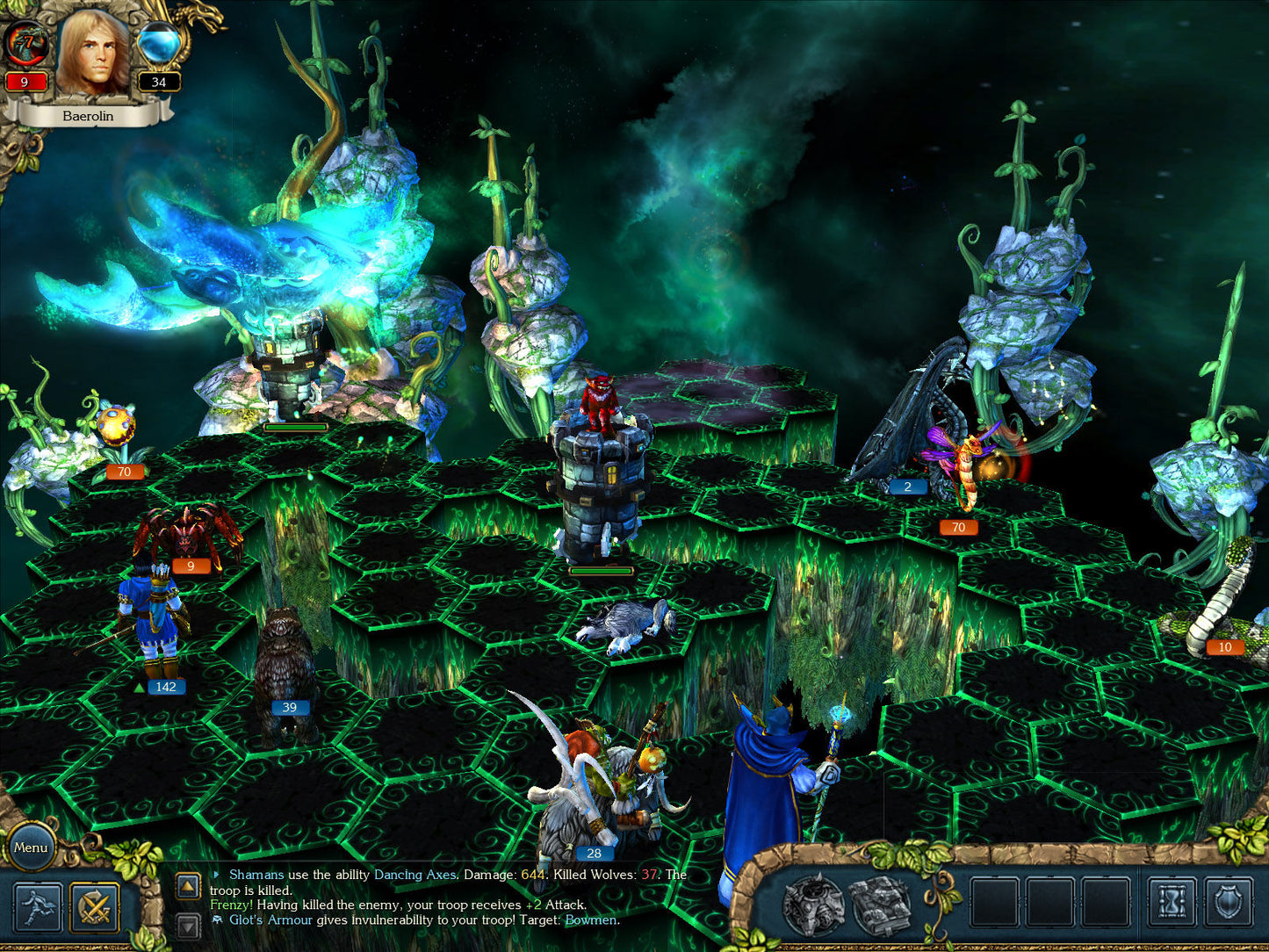Open the spiked beast-head rage abilities icon

[x=814, y=904]
